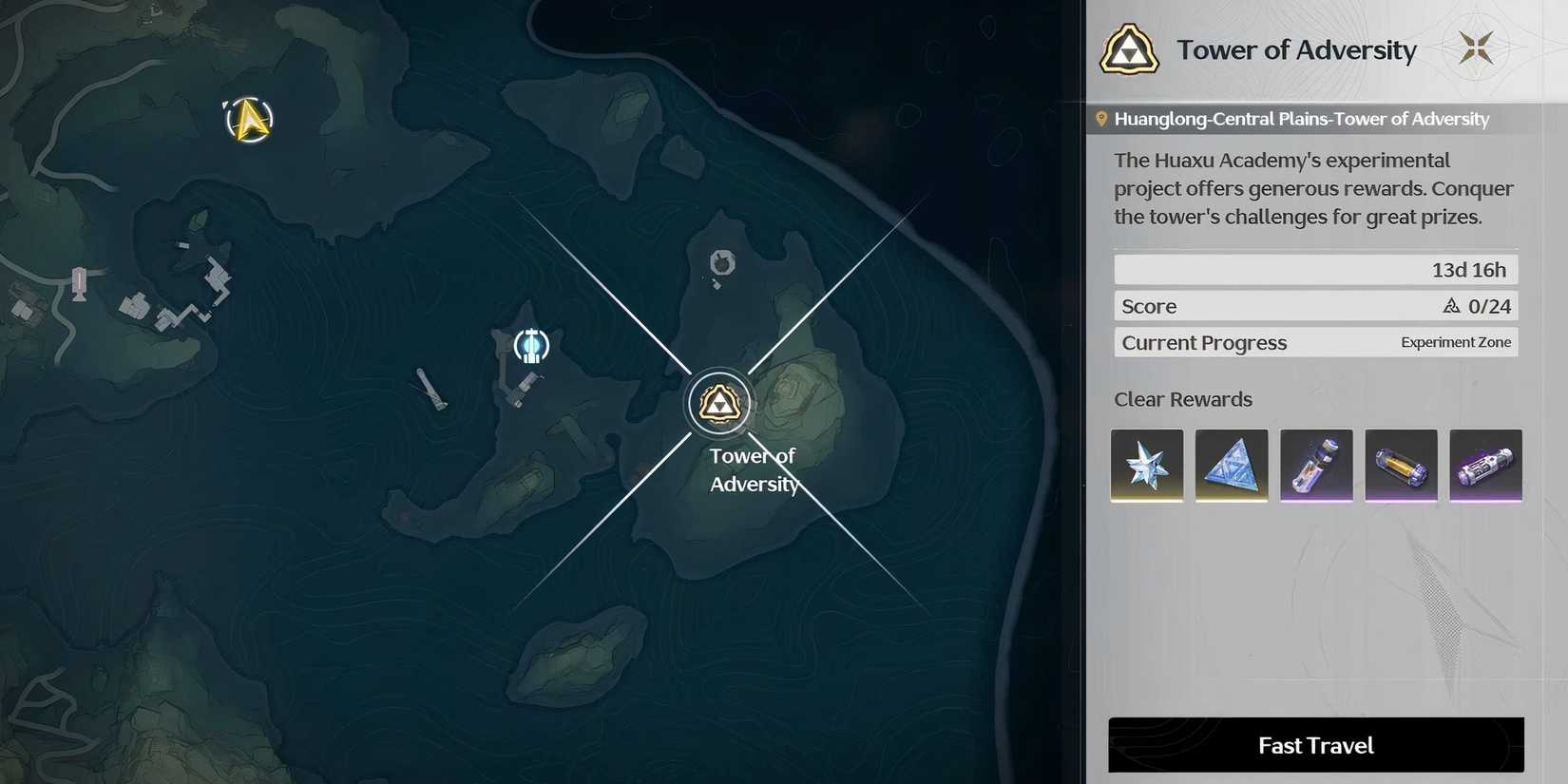Screen dimensions: 1568x784
Task: Select the Tower of Adversity map icon
Action: point(719,402)
